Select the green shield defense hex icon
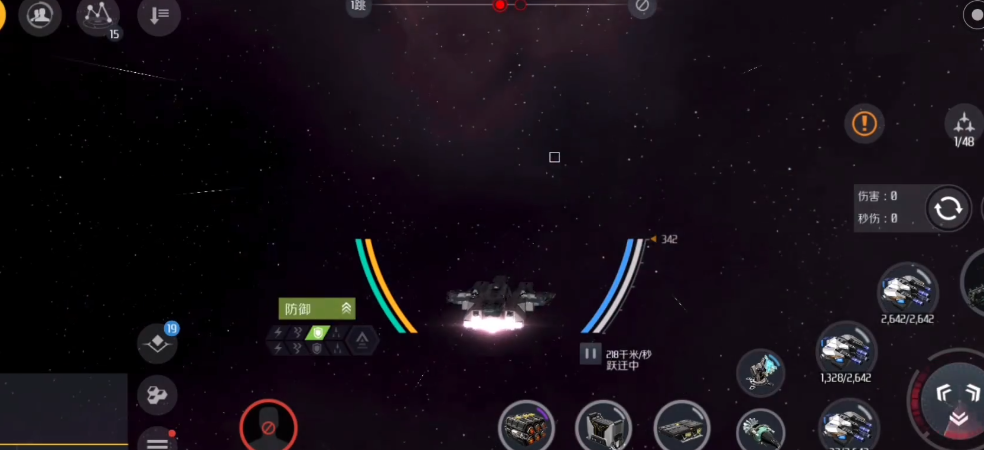 click(317, 332)
